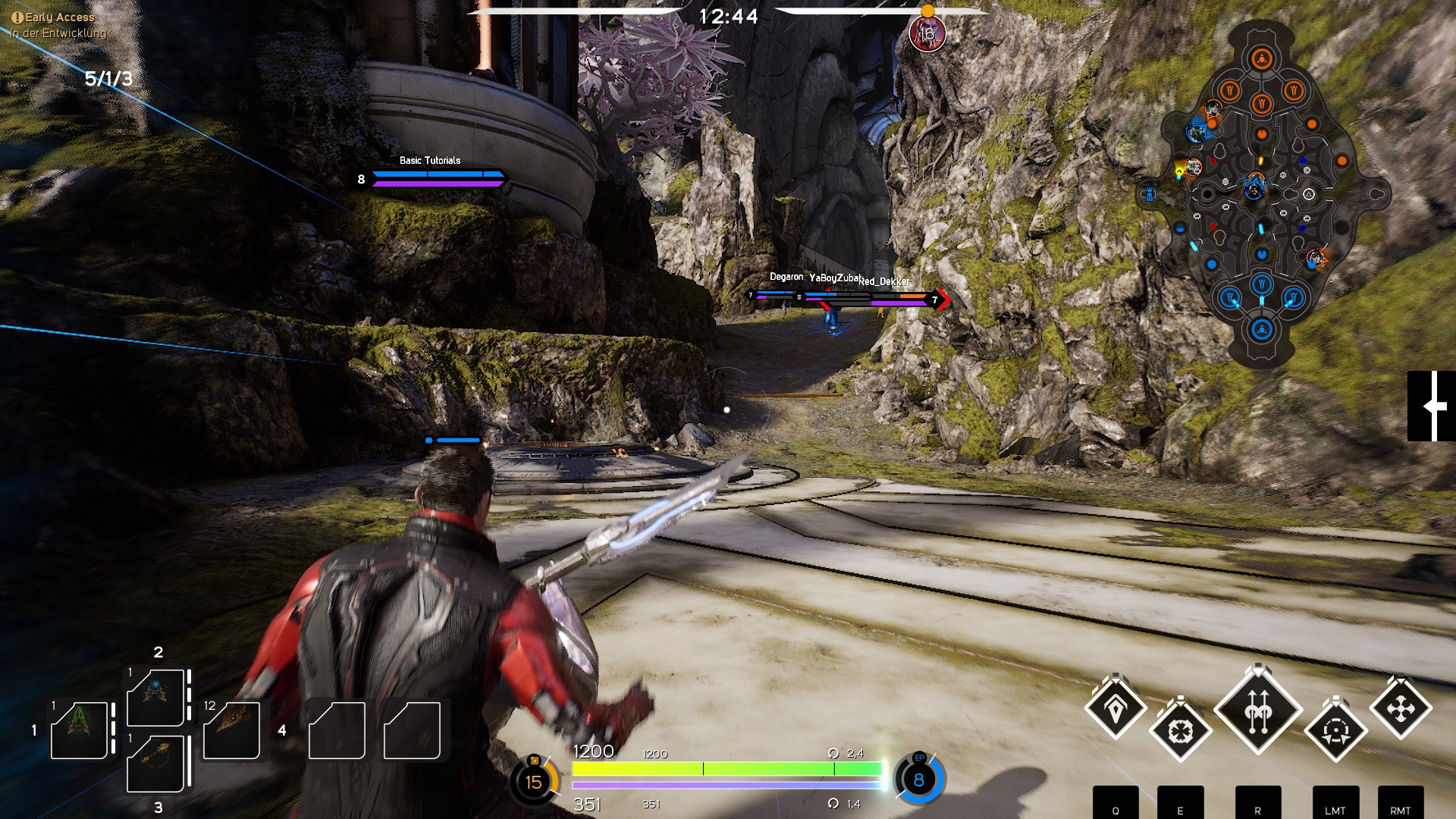
Task: Use the dashed circle targeting ability
Action: click(x=1335, y=732)
